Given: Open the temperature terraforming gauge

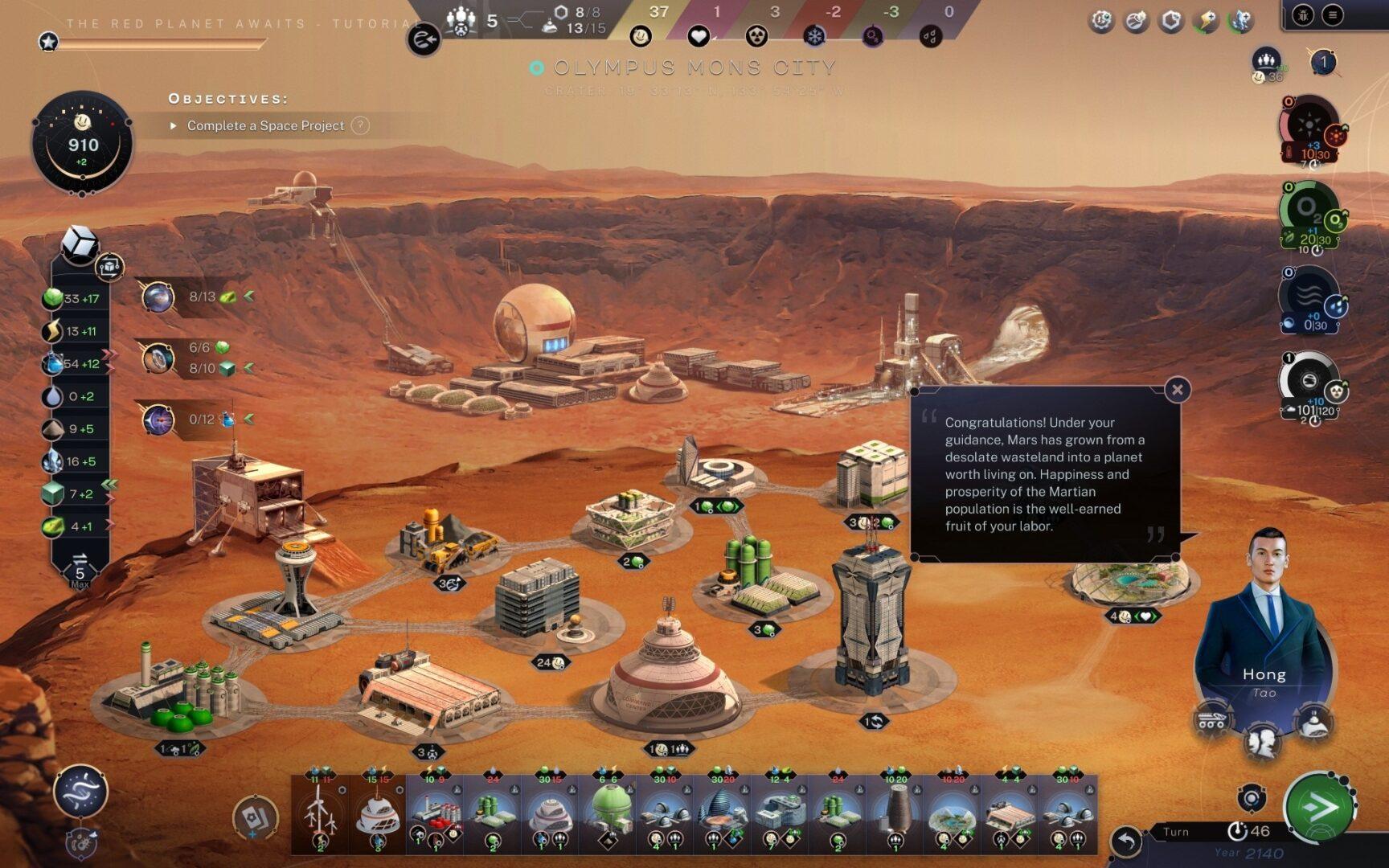Looking at the screenshot, I should point(1308,129).
